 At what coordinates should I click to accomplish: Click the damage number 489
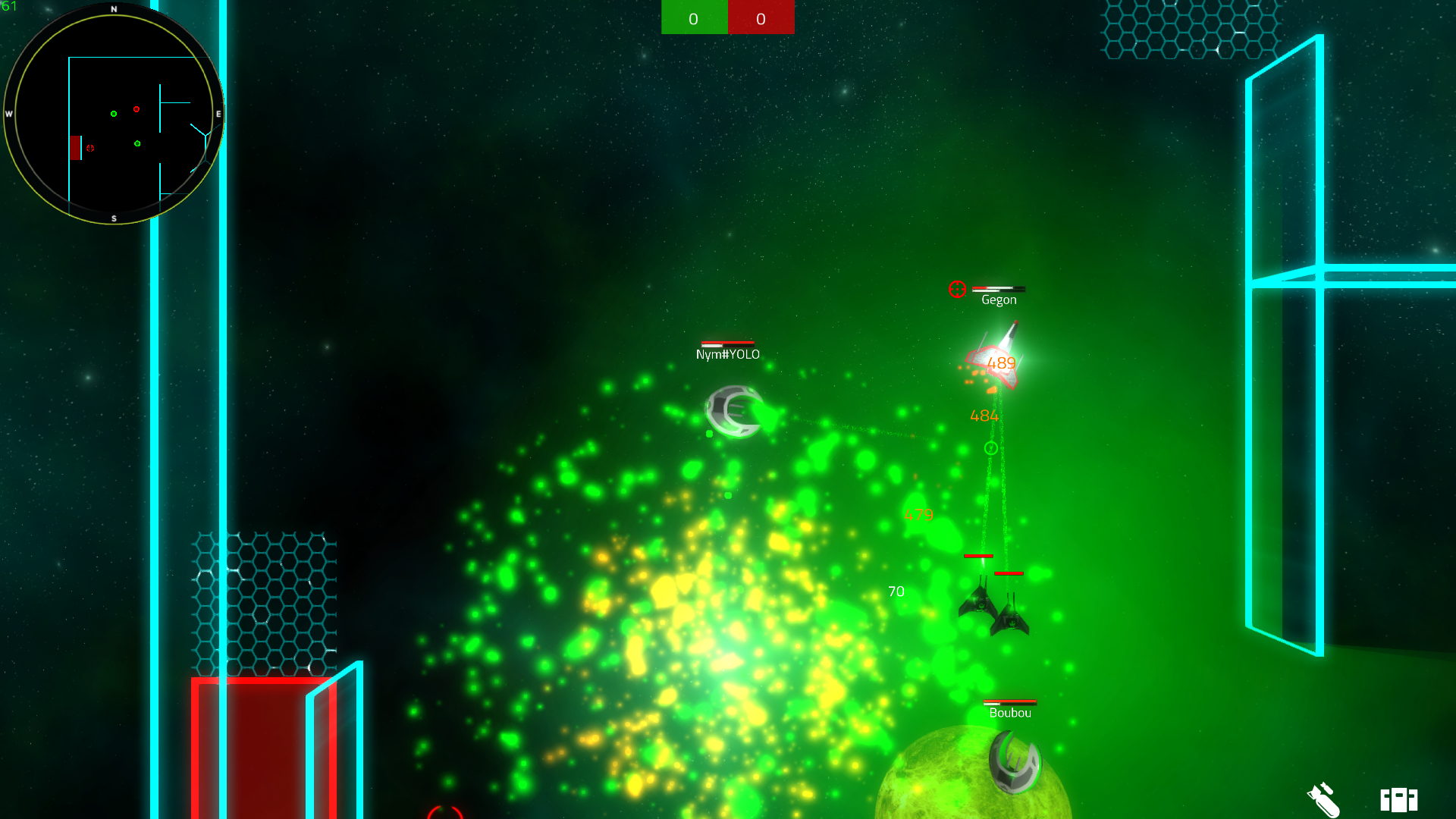coord(1002,363)
